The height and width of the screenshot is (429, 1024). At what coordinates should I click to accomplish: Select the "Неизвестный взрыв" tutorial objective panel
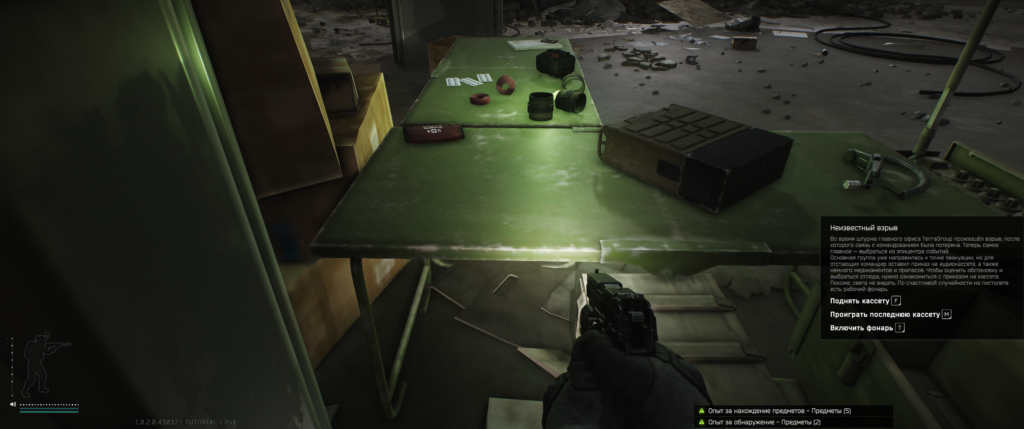point(921,277)
